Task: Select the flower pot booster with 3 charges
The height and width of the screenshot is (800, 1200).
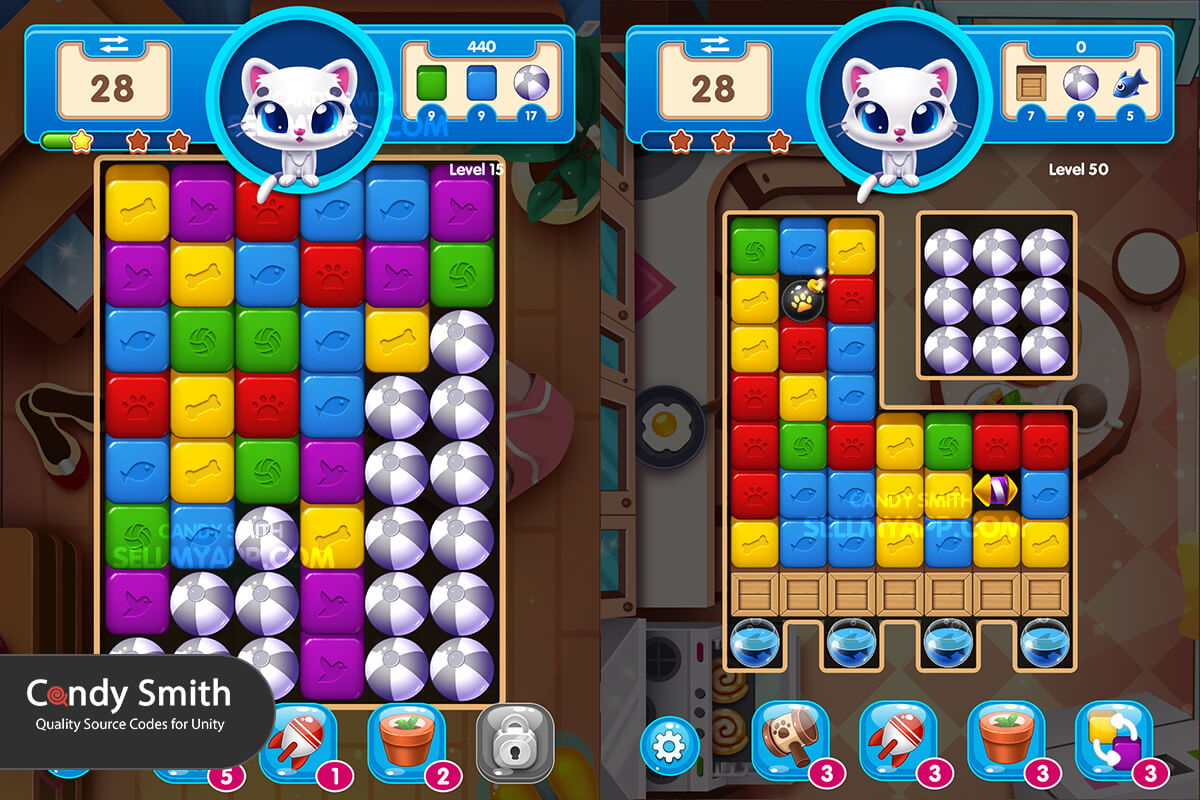Action: 1005,741
